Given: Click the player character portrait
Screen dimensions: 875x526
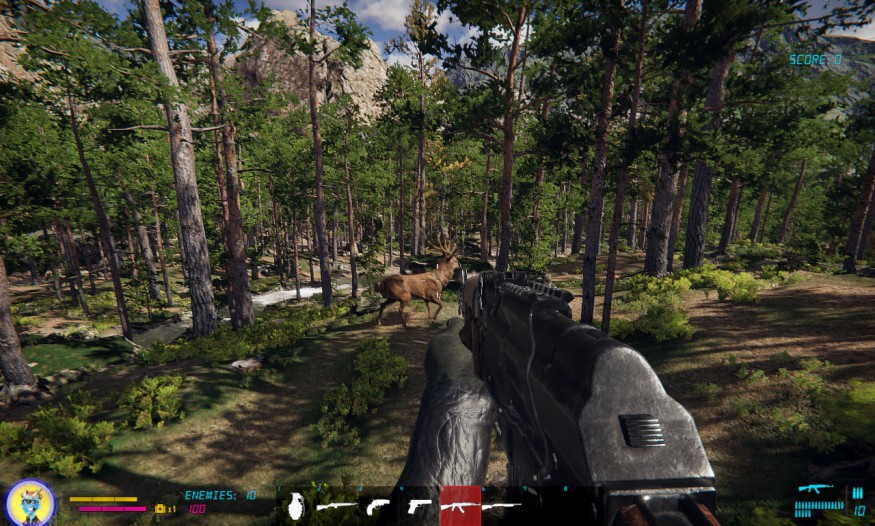Looking at the screenshot, I should pos(29,502).
